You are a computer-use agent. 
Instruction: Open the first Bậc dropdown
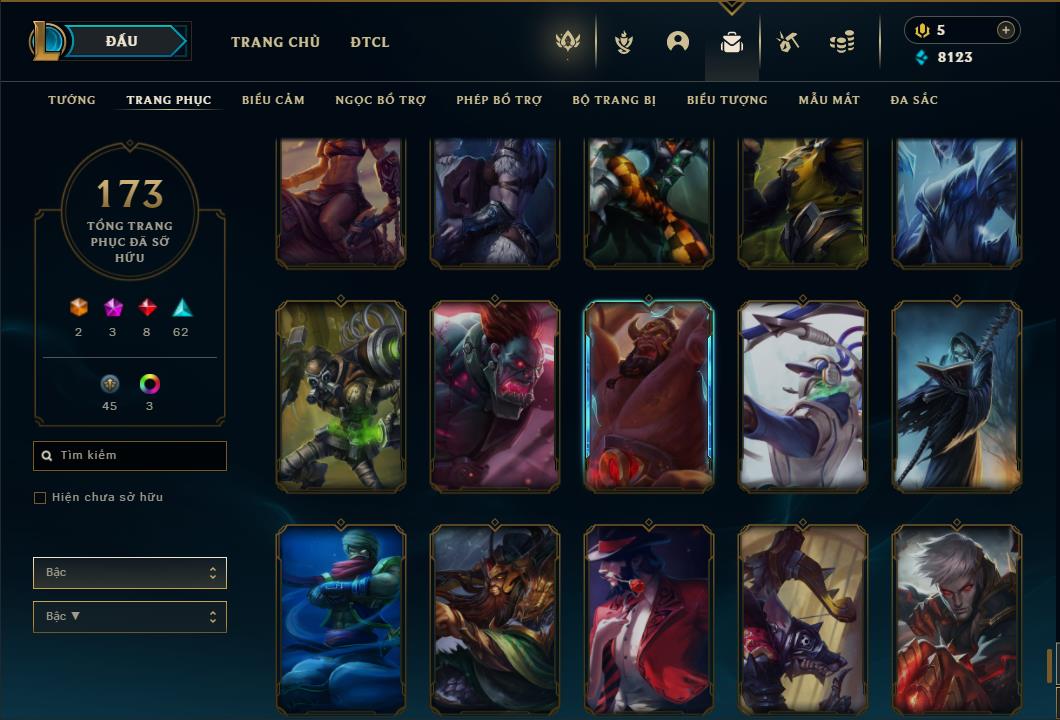130,573
